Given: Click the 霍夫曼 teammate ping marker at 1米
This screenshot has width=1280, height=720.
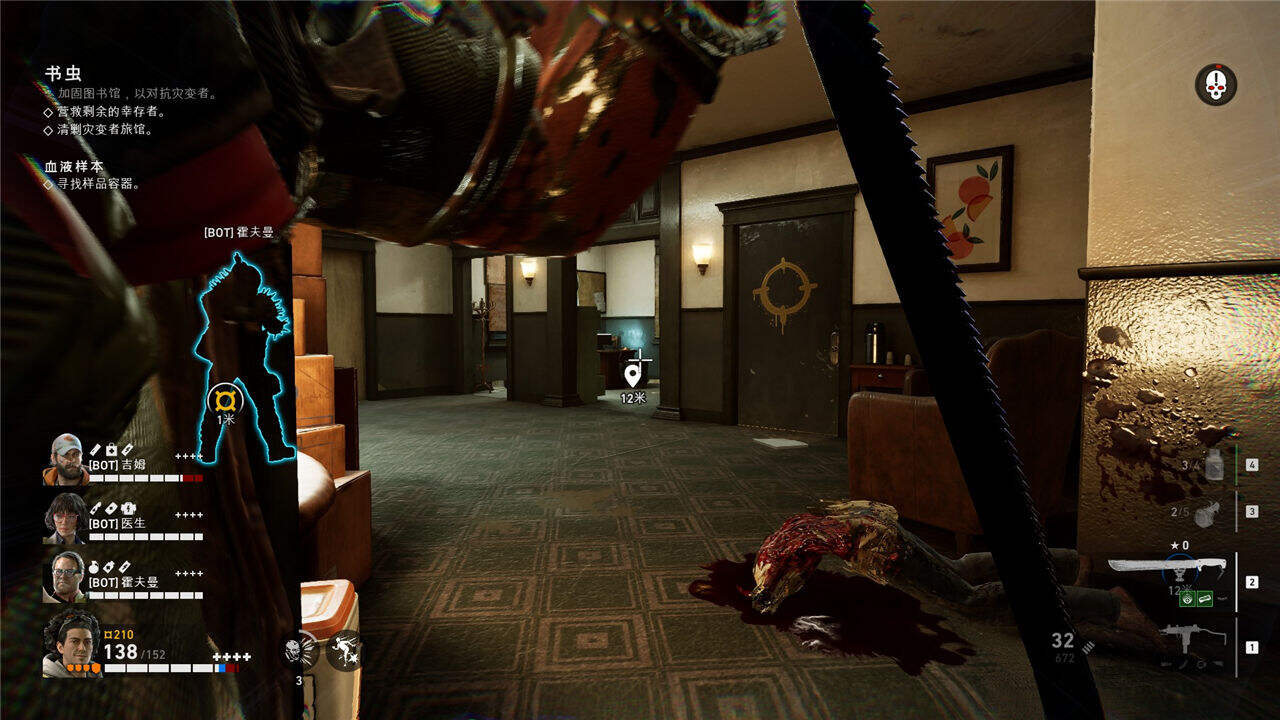Looking at the screenshot, I should click(226, 401).
